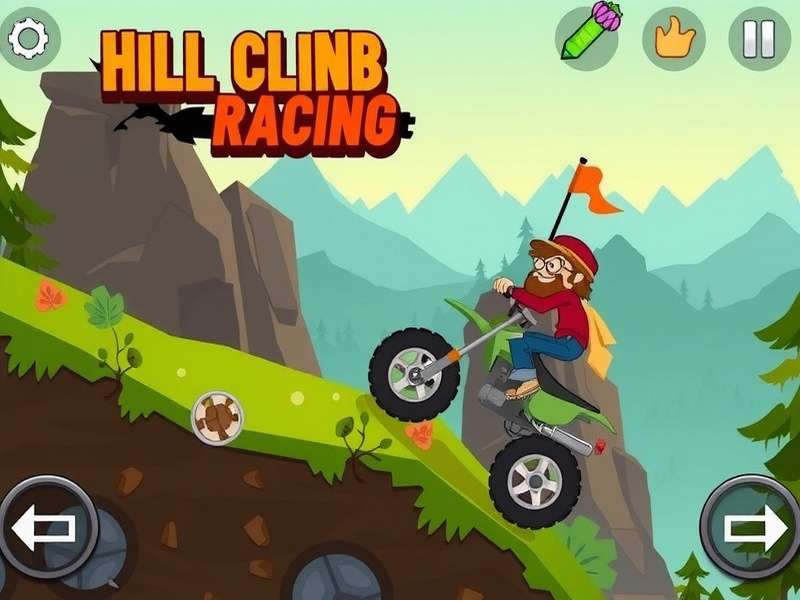800x600 pixels.
Task: Hit the left arrow control button
Action: [x=46, y=527]
